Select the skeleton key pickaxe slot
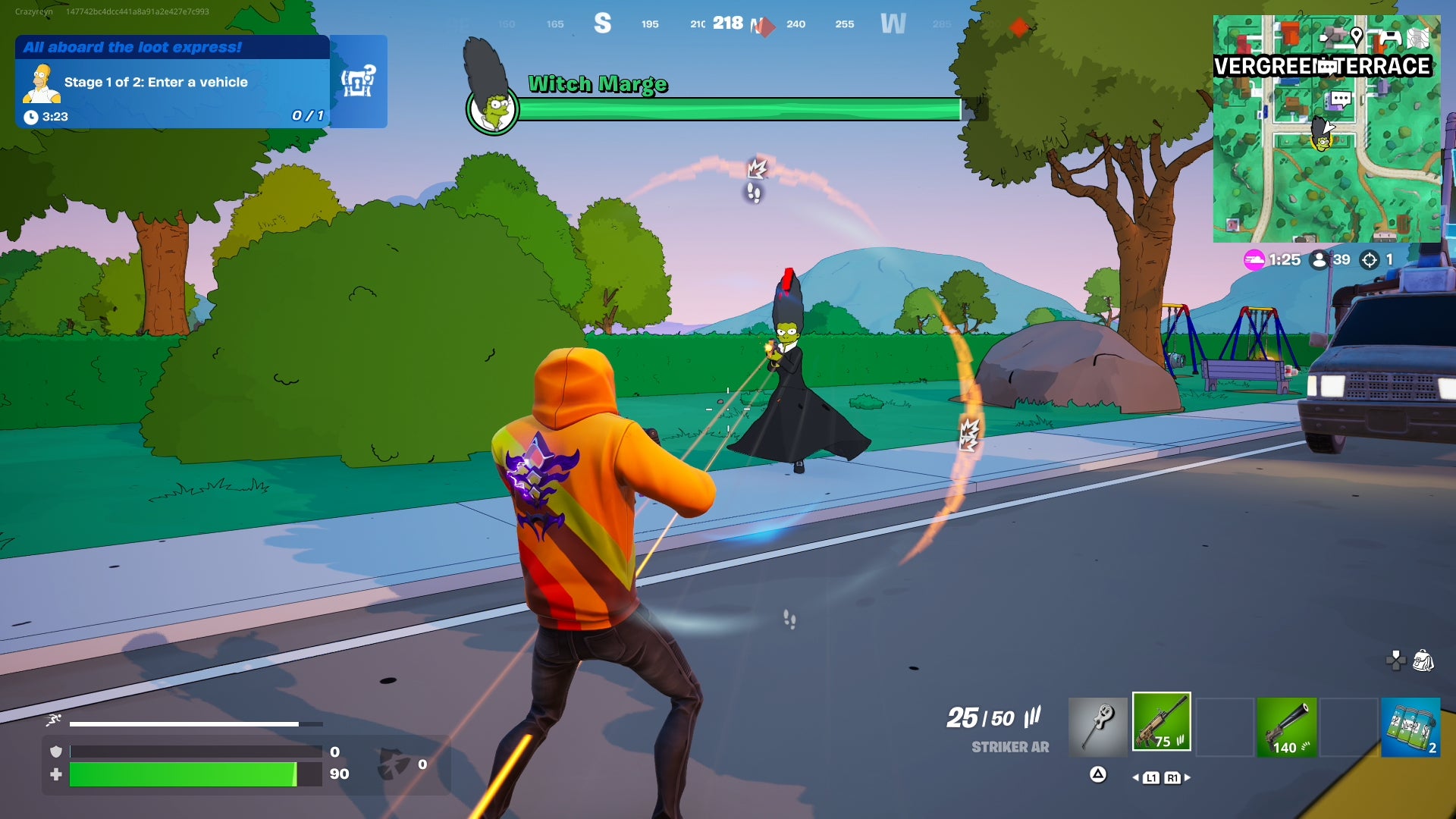 point(1098,724)
